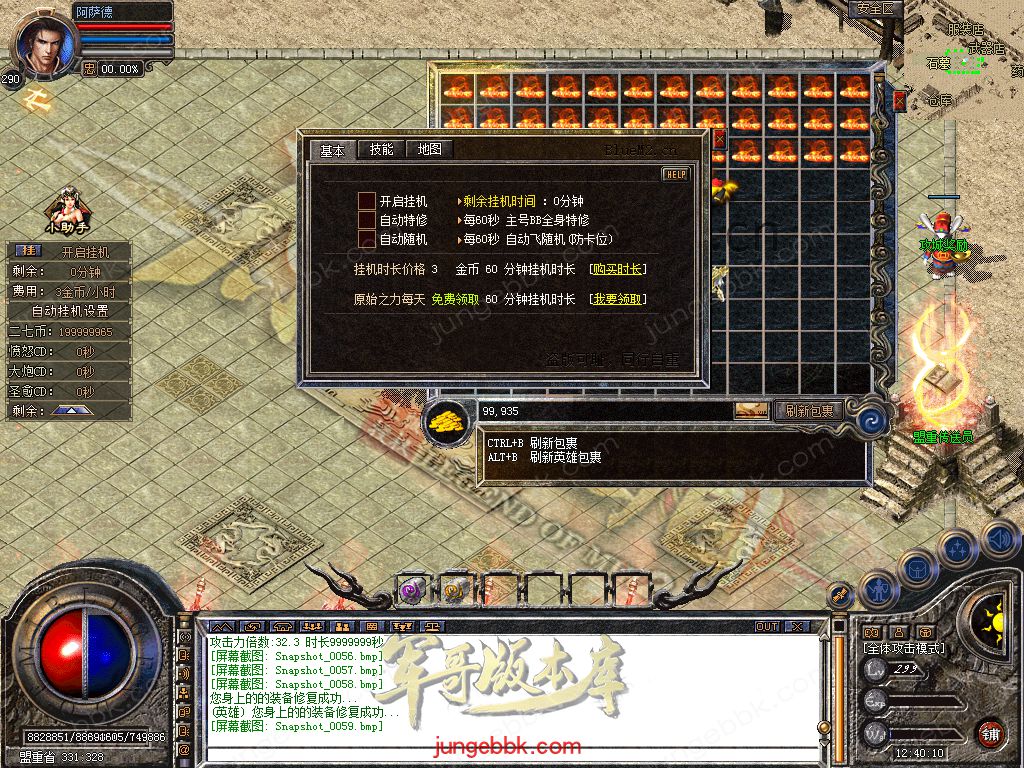This screenshot has width=1024, height=768.
Task: Open the 小助手 assistant icon
Action: 68,212
